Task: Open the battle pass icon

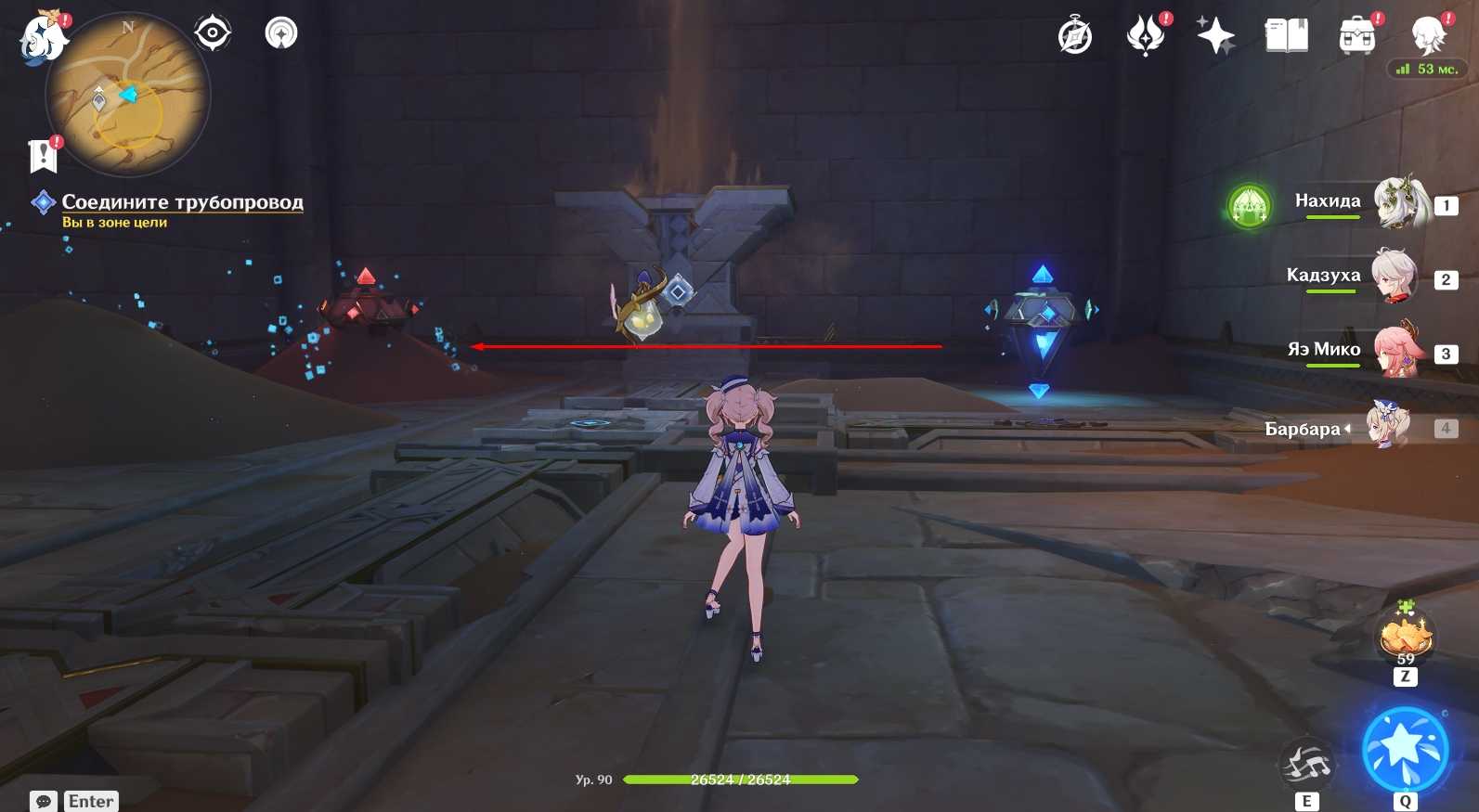Action: point(1147,36)
